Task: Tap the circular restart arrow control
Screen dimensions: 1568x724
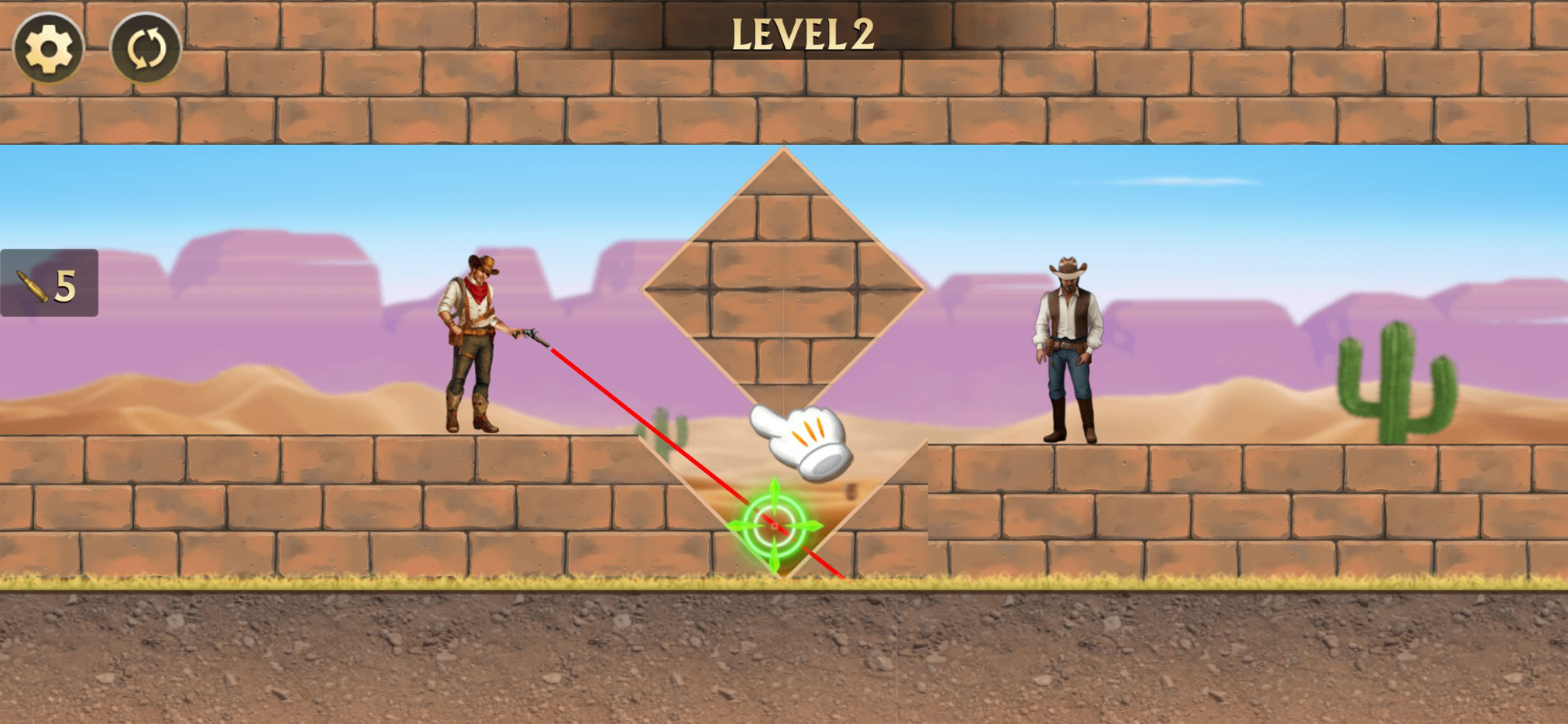Action: [143, 48]
